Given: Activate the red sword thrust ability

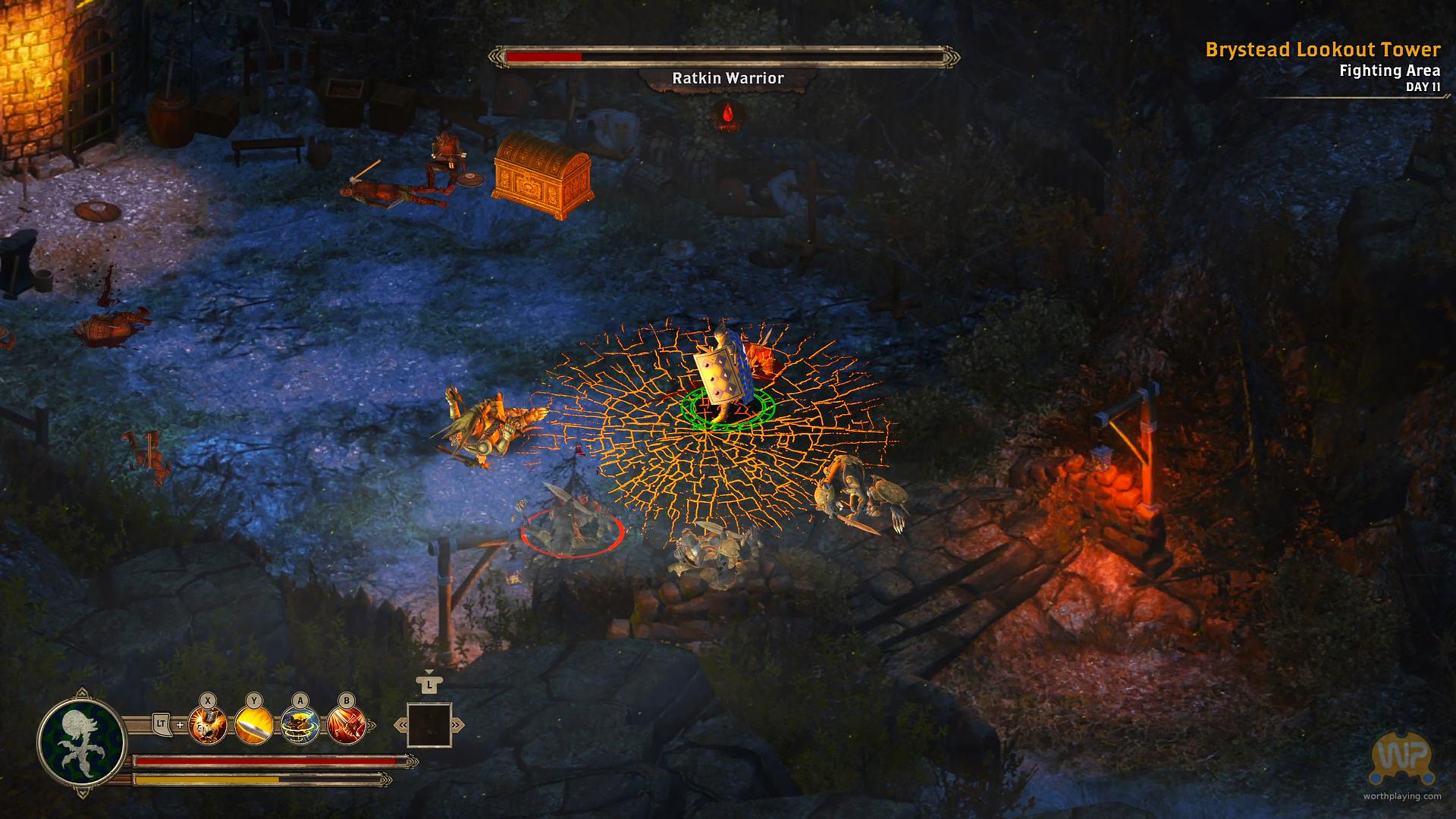Looking at the screenshot, I should coord(347,725).
